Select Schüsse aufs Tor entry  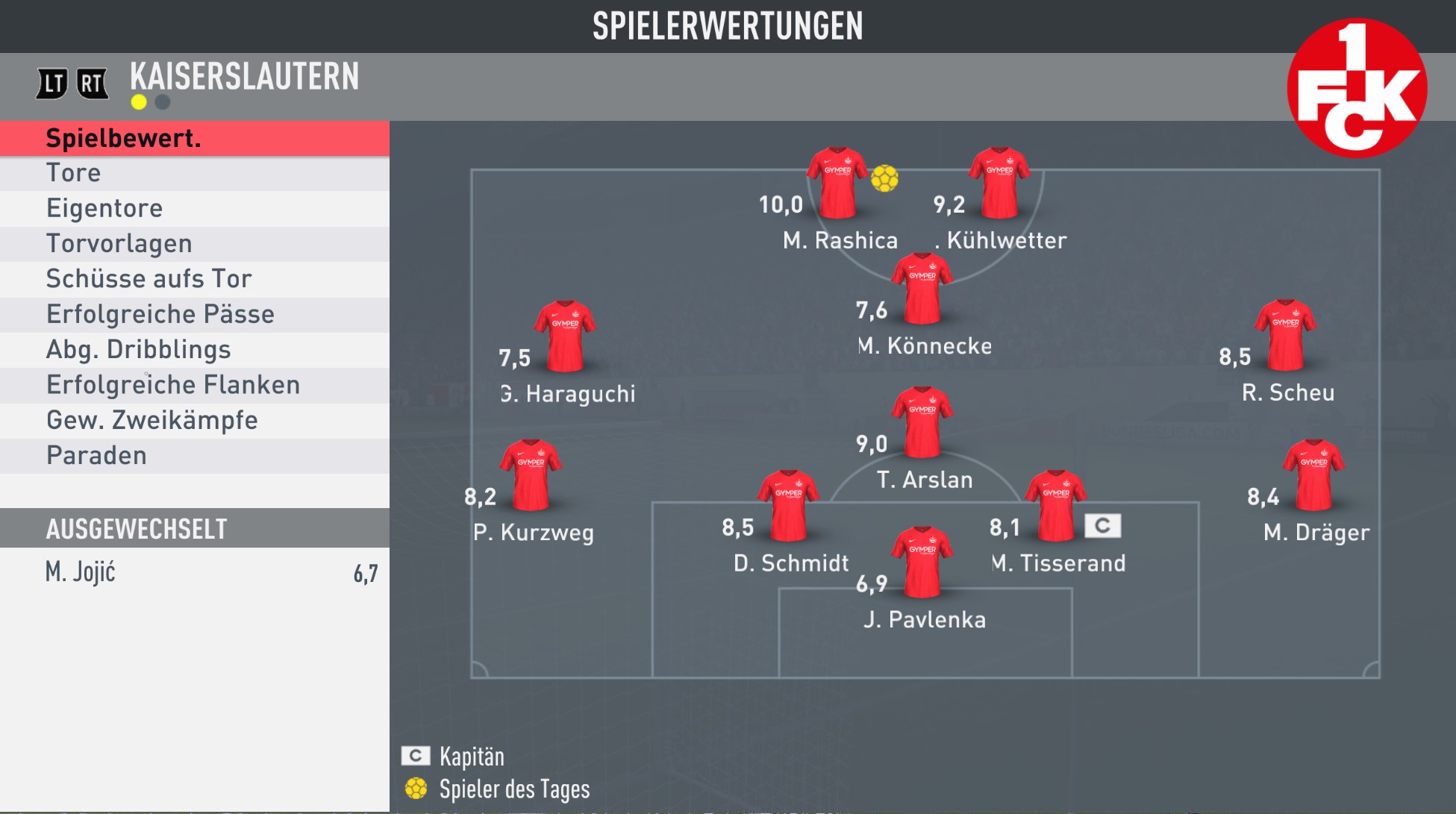point(194,279)
